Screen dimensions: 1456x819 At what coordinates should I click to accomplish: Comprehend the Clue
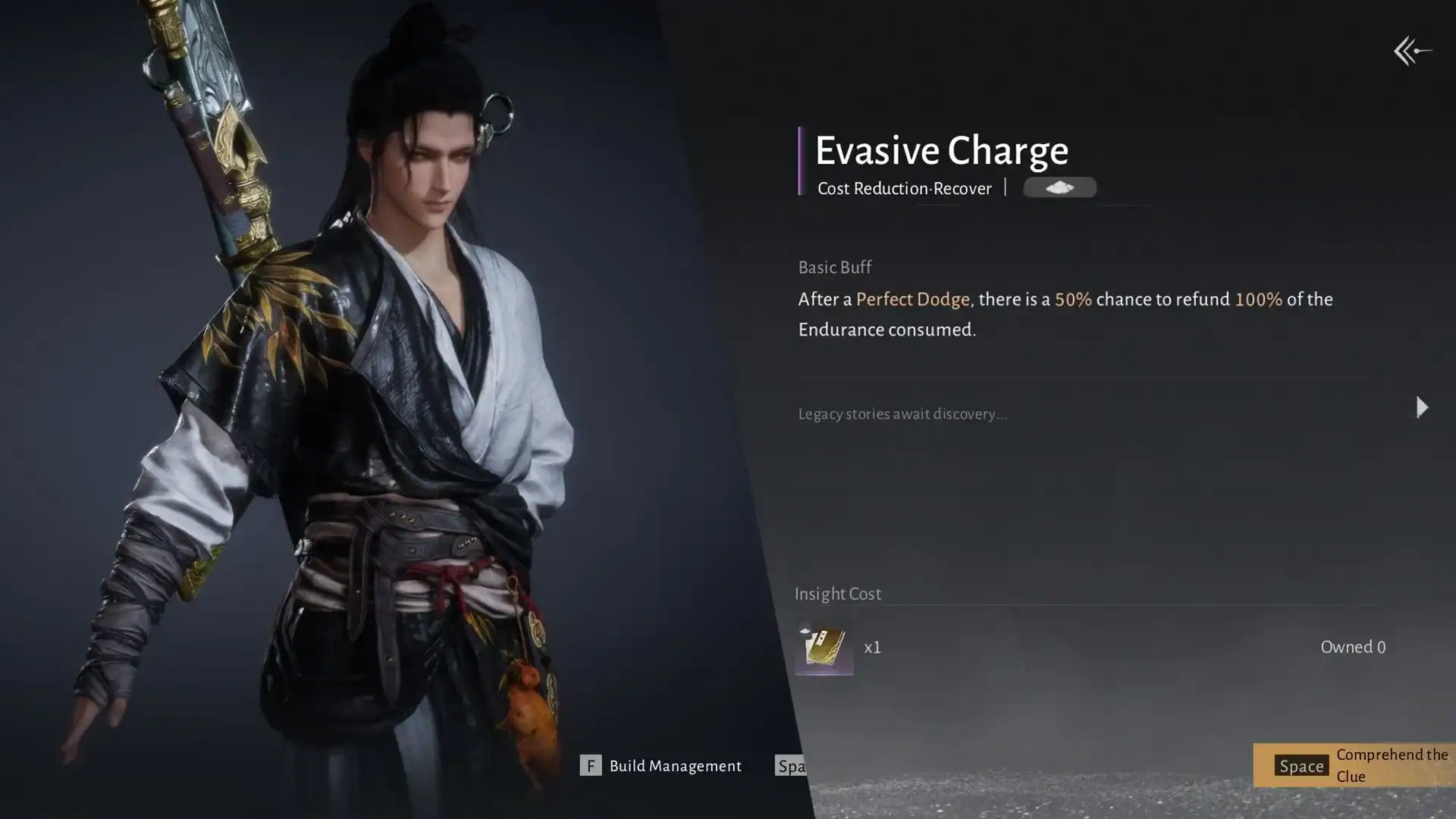coord(1354,765)
